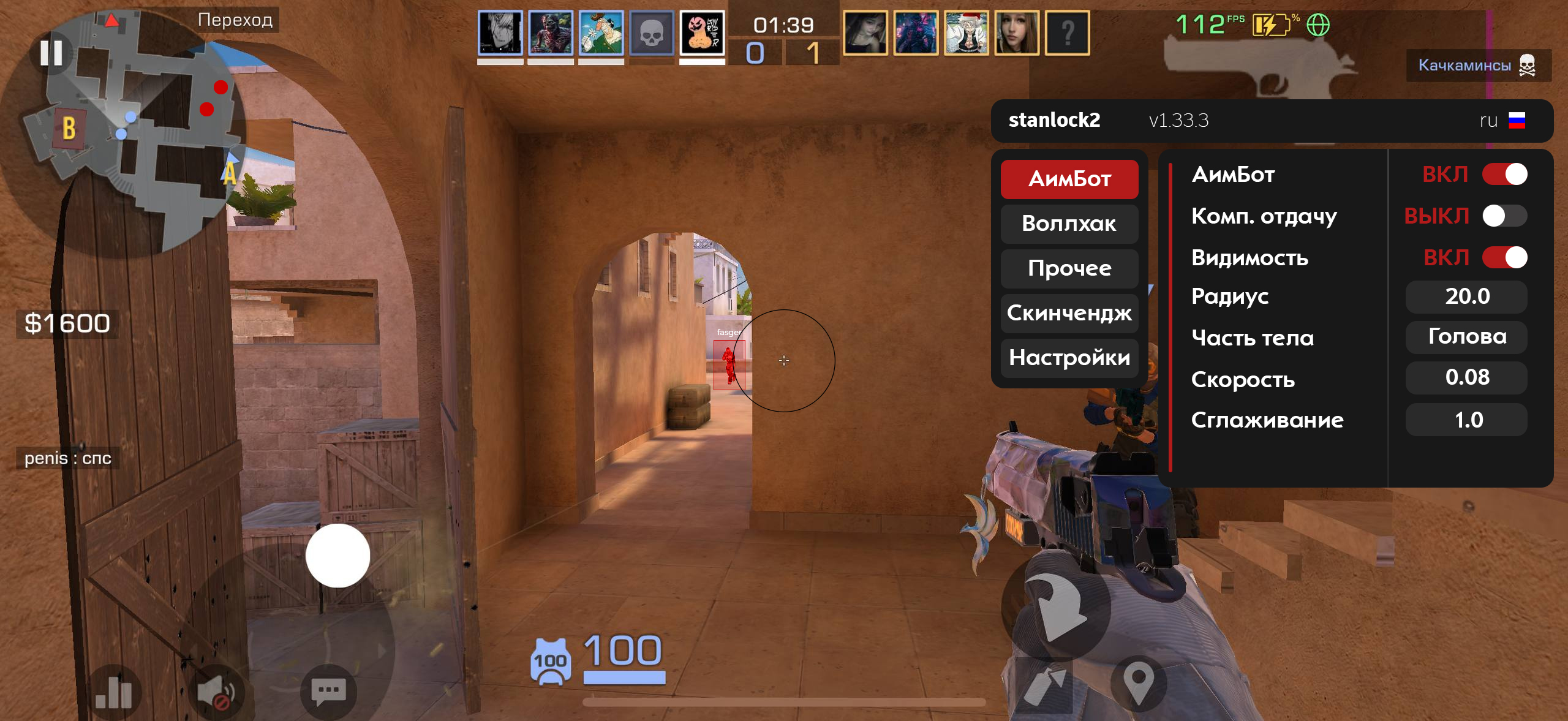Switch to the Скинчендж tab

1069,313
